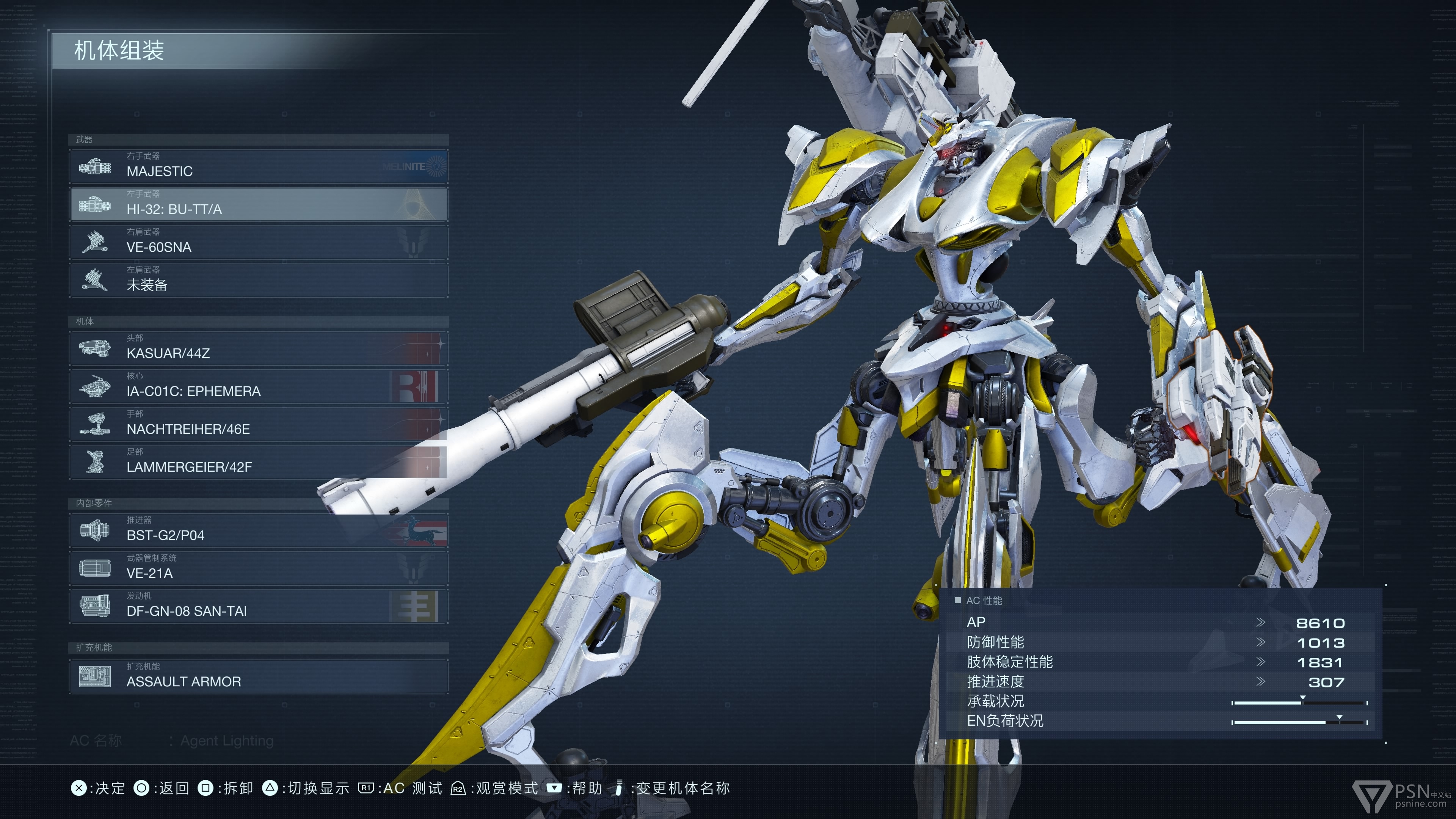Select the MAJESTIC right-arm weapon slot
This screenshot has height=819, width=1456.
click(x=258, y=166)
